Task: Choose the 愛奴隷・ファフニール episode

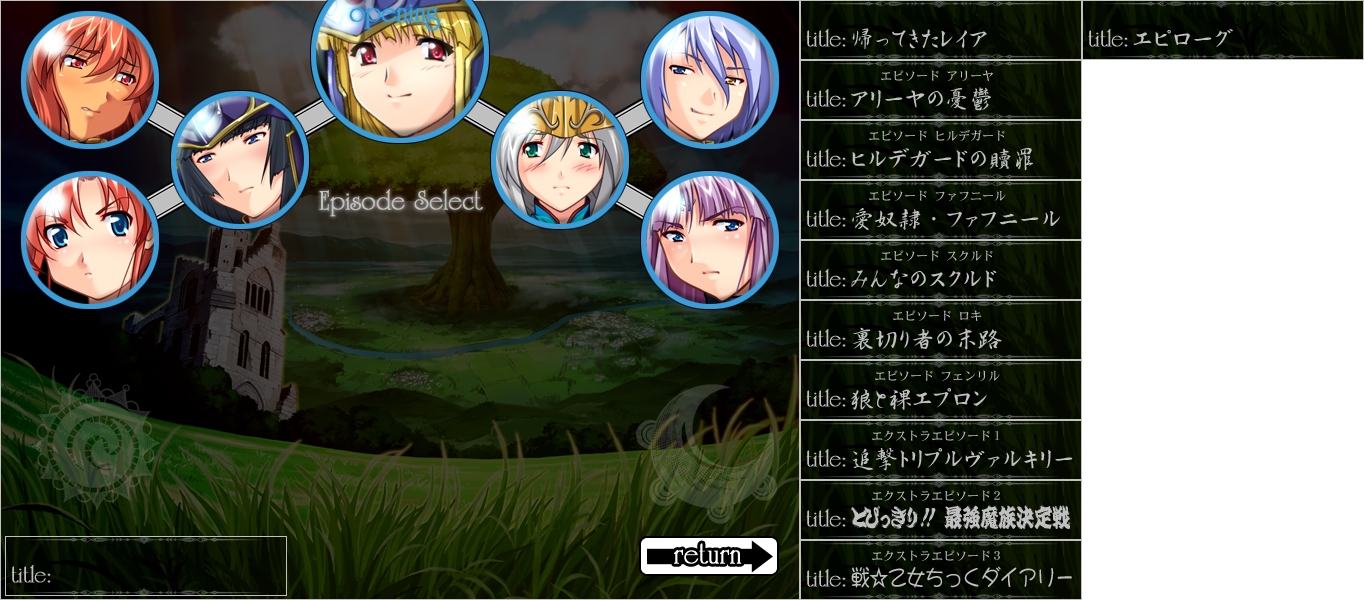Action: click(940, 211)
